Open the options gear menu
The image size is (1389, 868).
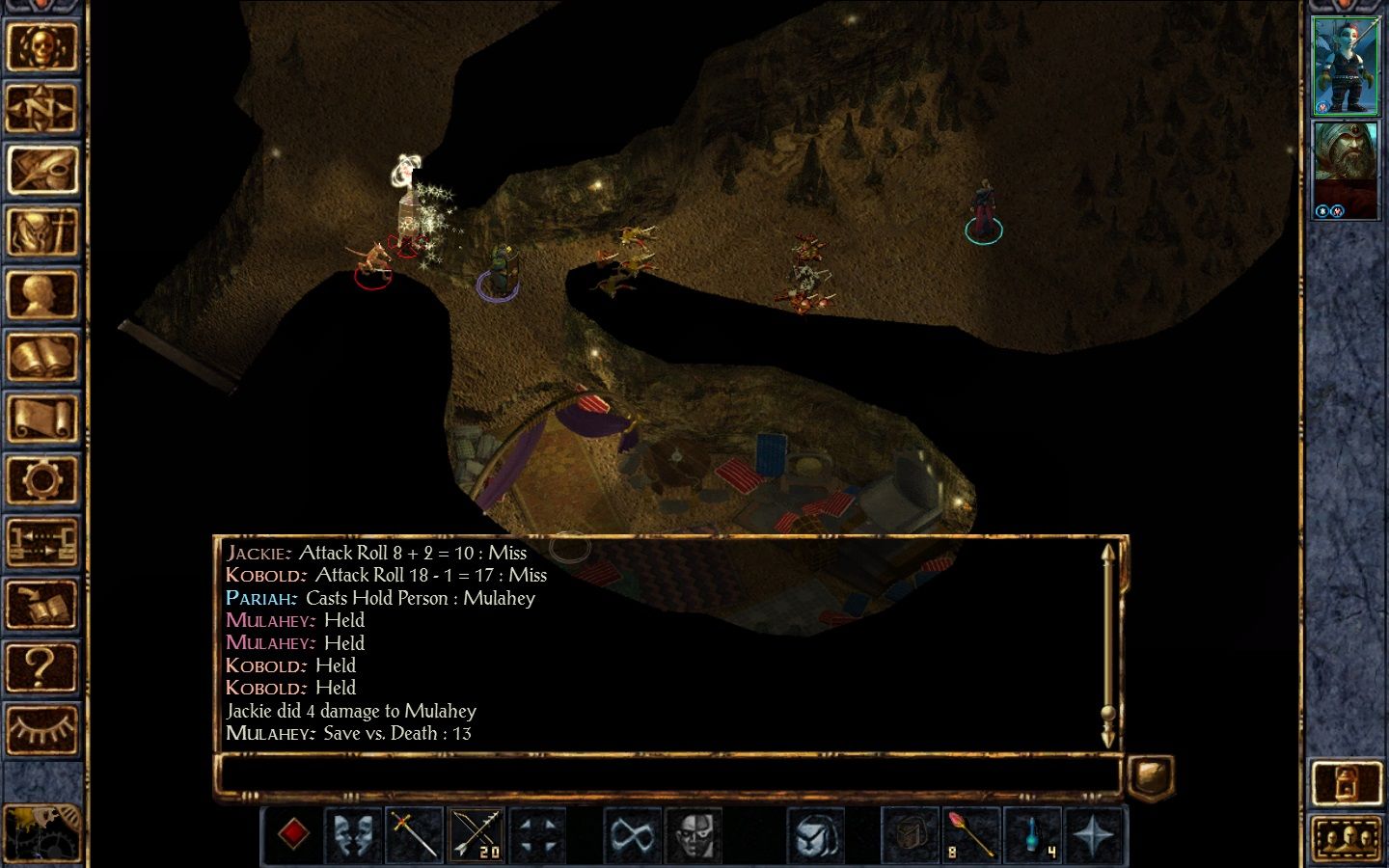pyautogui.click(x=41, y=480)
